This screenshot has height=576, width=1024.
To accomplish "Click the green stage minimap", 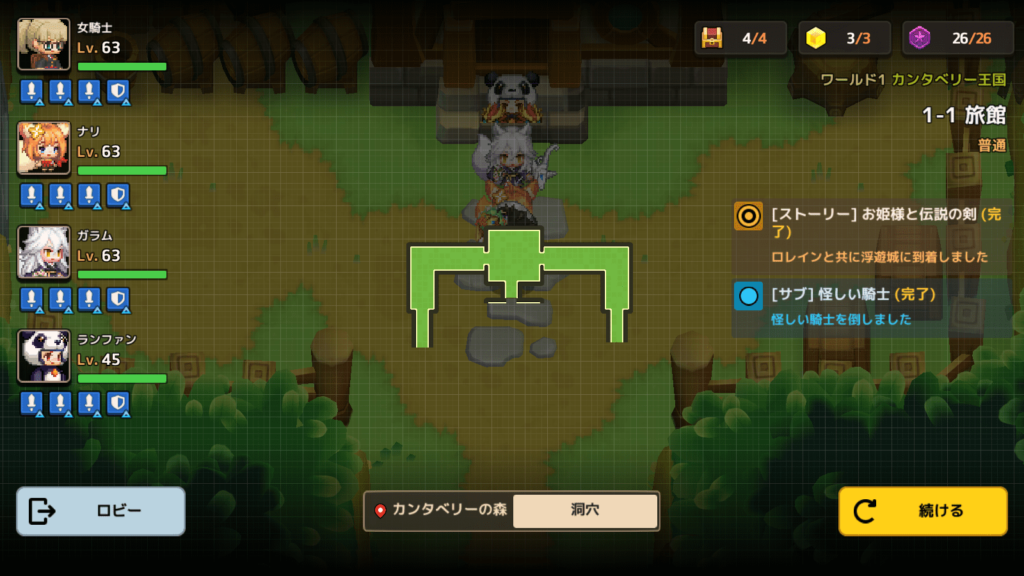I will click(x=518, y=283).
